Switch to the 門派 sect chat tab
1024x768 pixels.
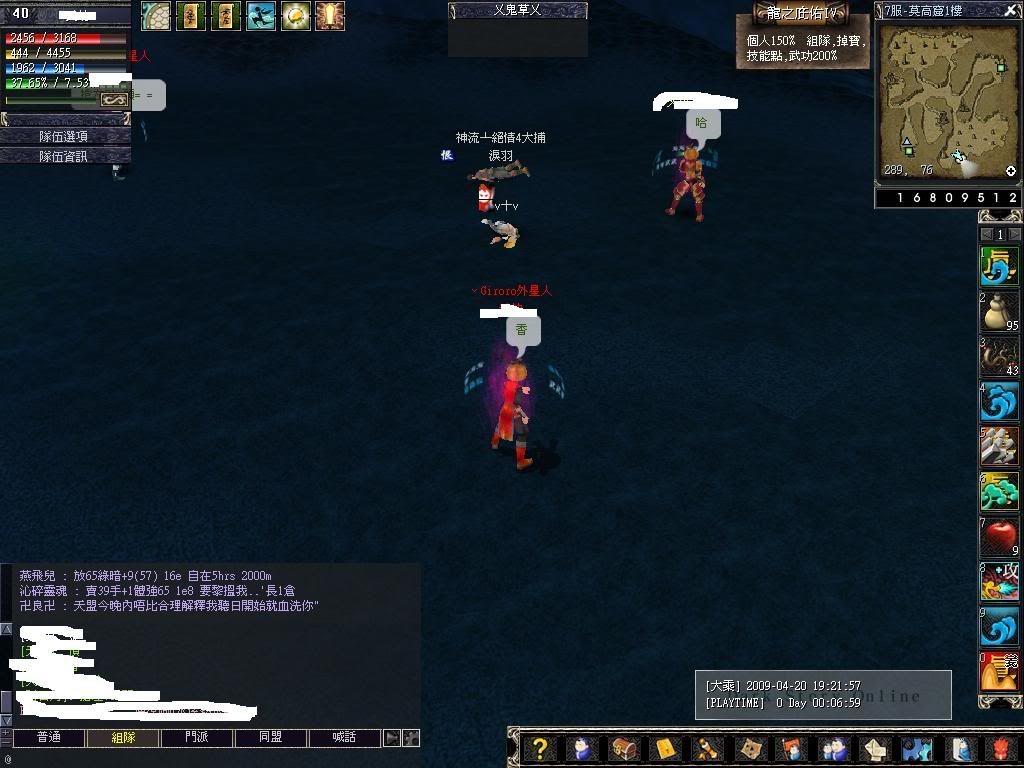coord(197,738)
